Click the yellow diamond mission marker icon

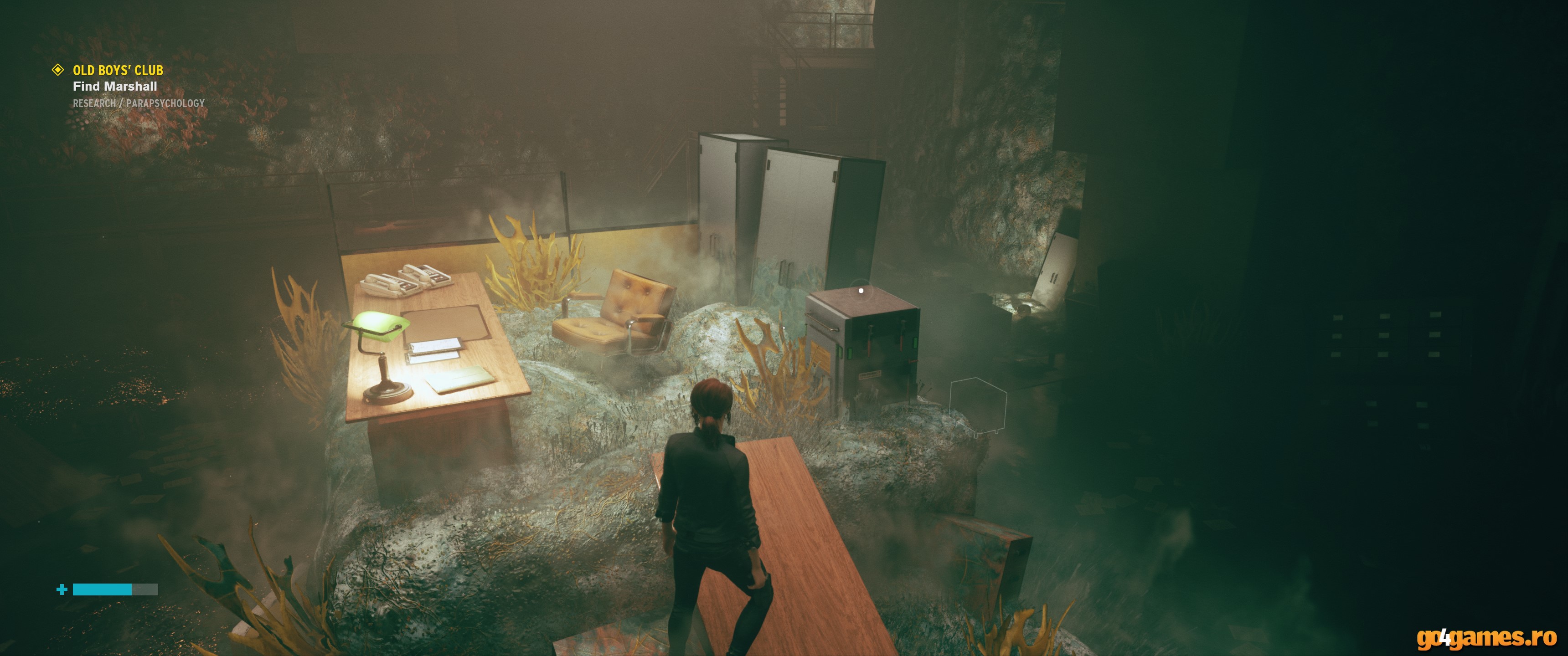tap(58, 70)
